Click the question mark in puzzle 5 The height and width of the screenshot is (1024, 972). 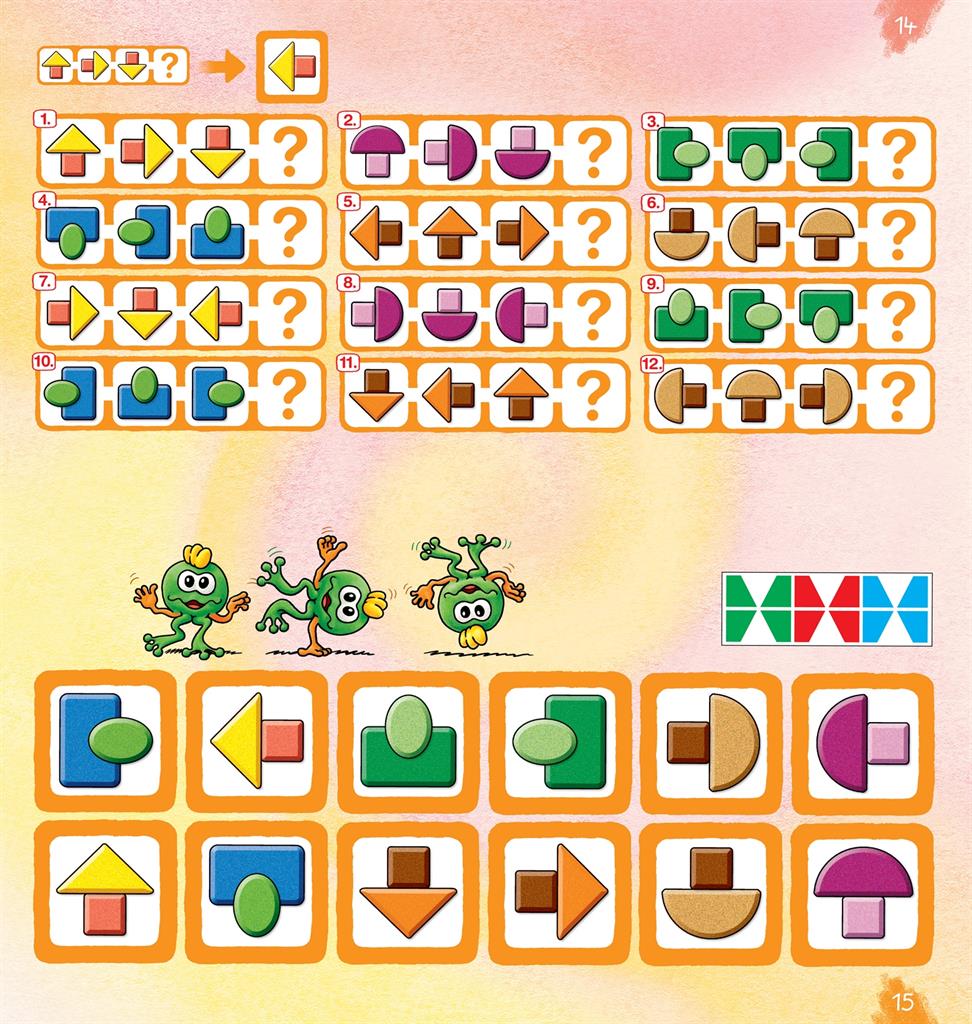[x=595, y=233]
